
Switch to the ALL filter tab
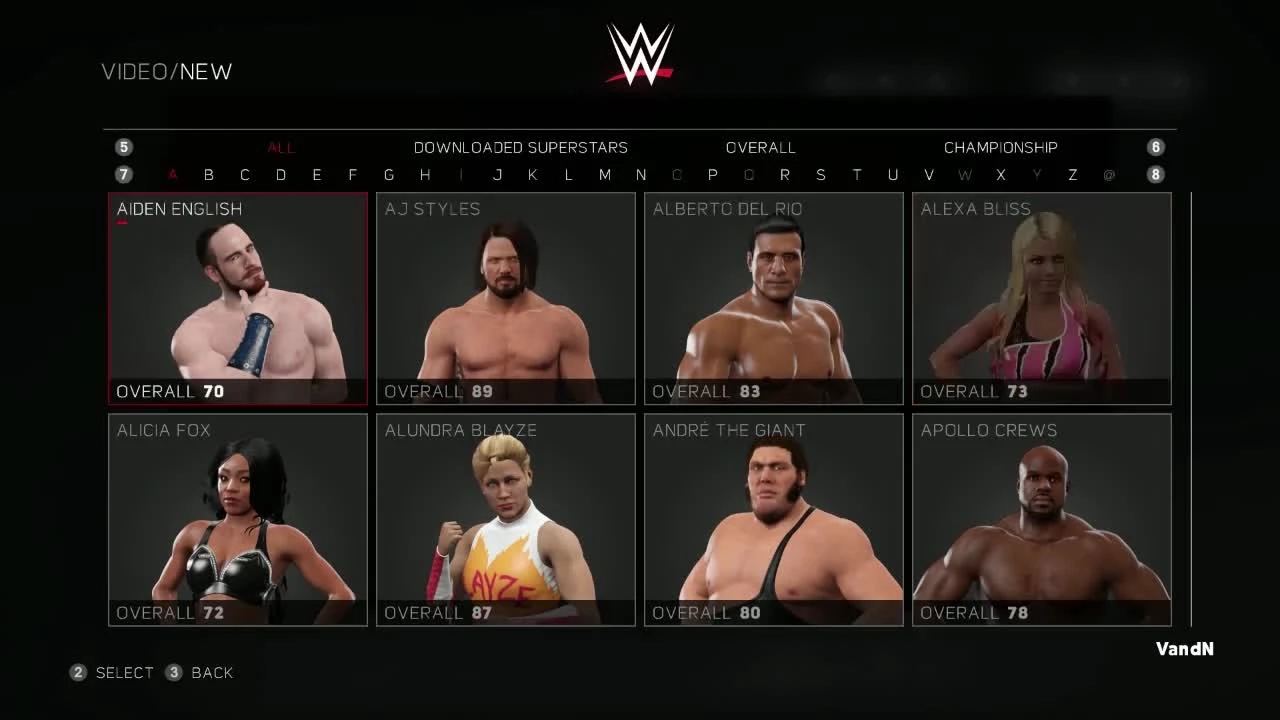pos(280,147)
